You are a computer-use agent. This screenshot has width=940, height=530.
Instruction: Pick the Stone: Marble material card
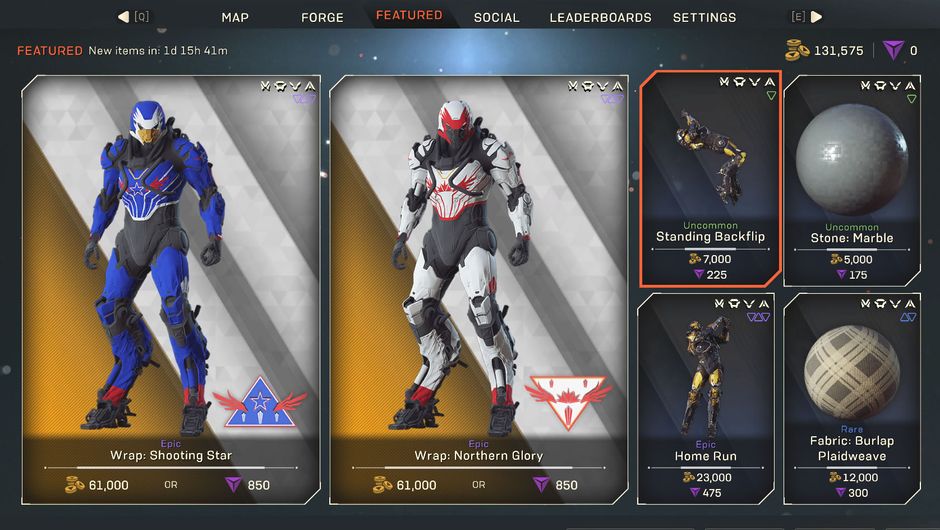852,178
